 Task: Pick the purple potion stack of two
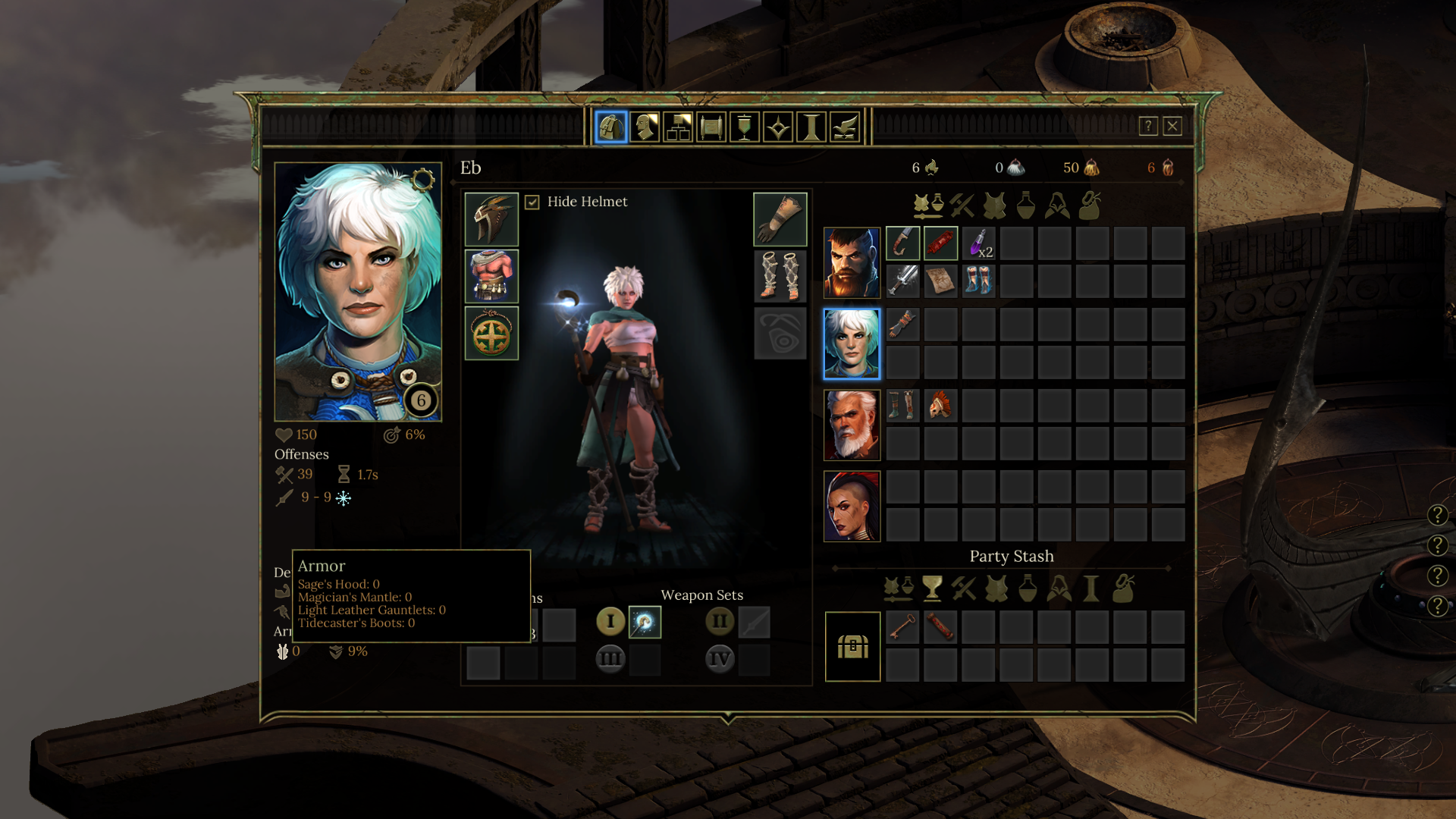979,243
